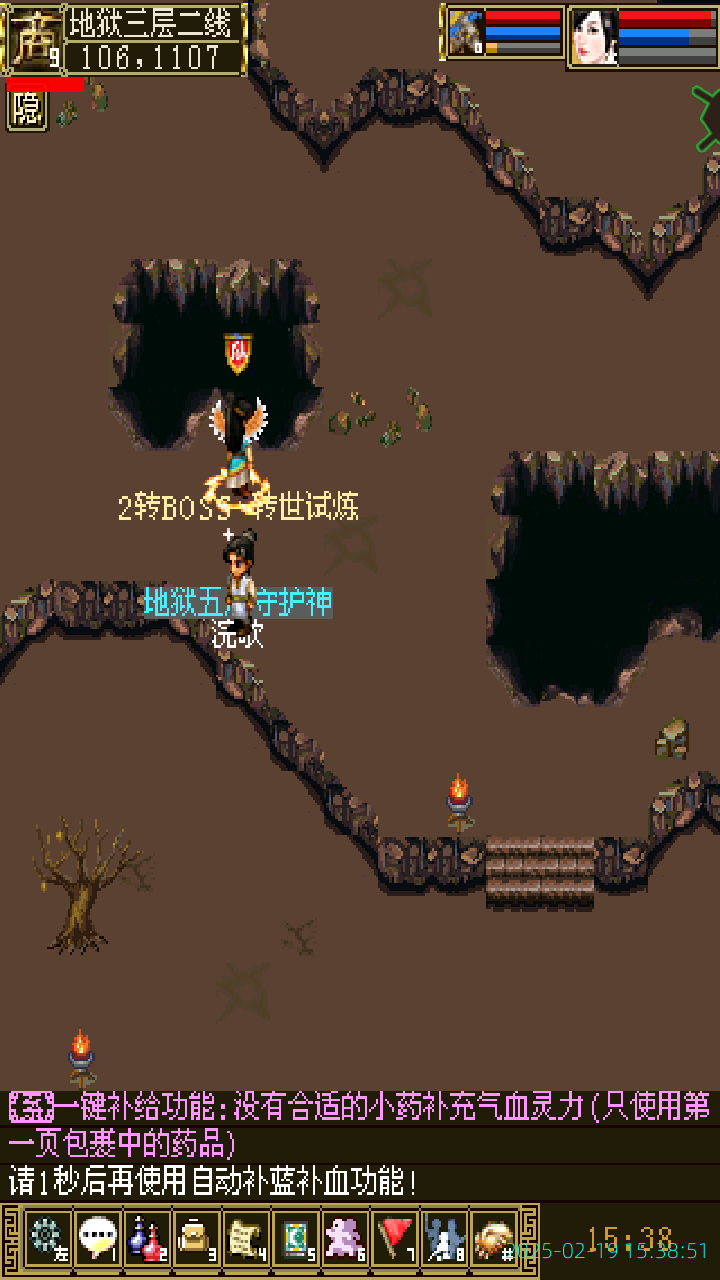Open the female character portrait

click(x=593, y=36)
